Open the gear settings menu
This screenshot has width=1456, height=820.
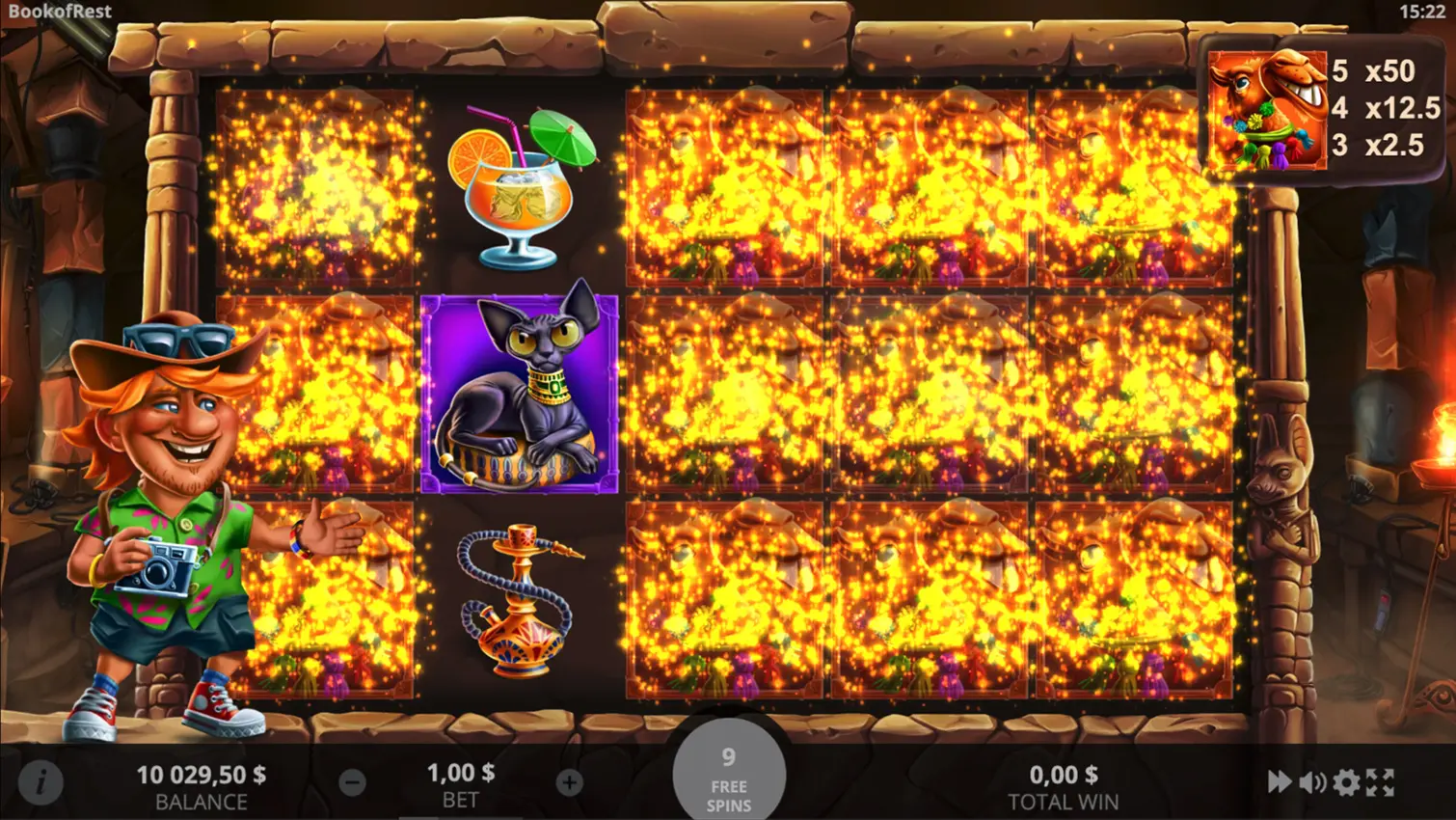(x=1346, y=781)
